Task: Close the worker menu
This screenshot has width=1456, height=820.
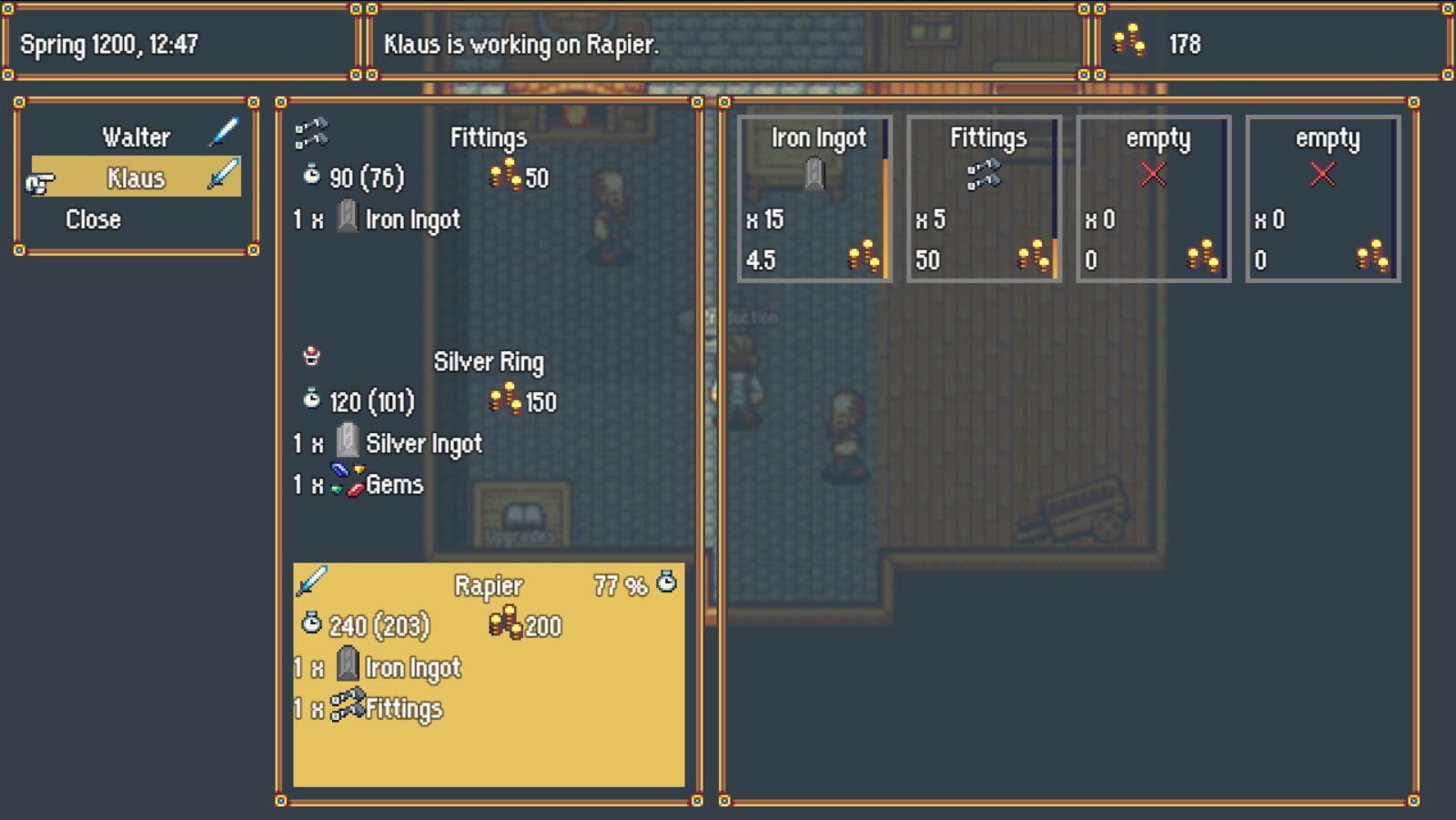Action: point(93,219)
